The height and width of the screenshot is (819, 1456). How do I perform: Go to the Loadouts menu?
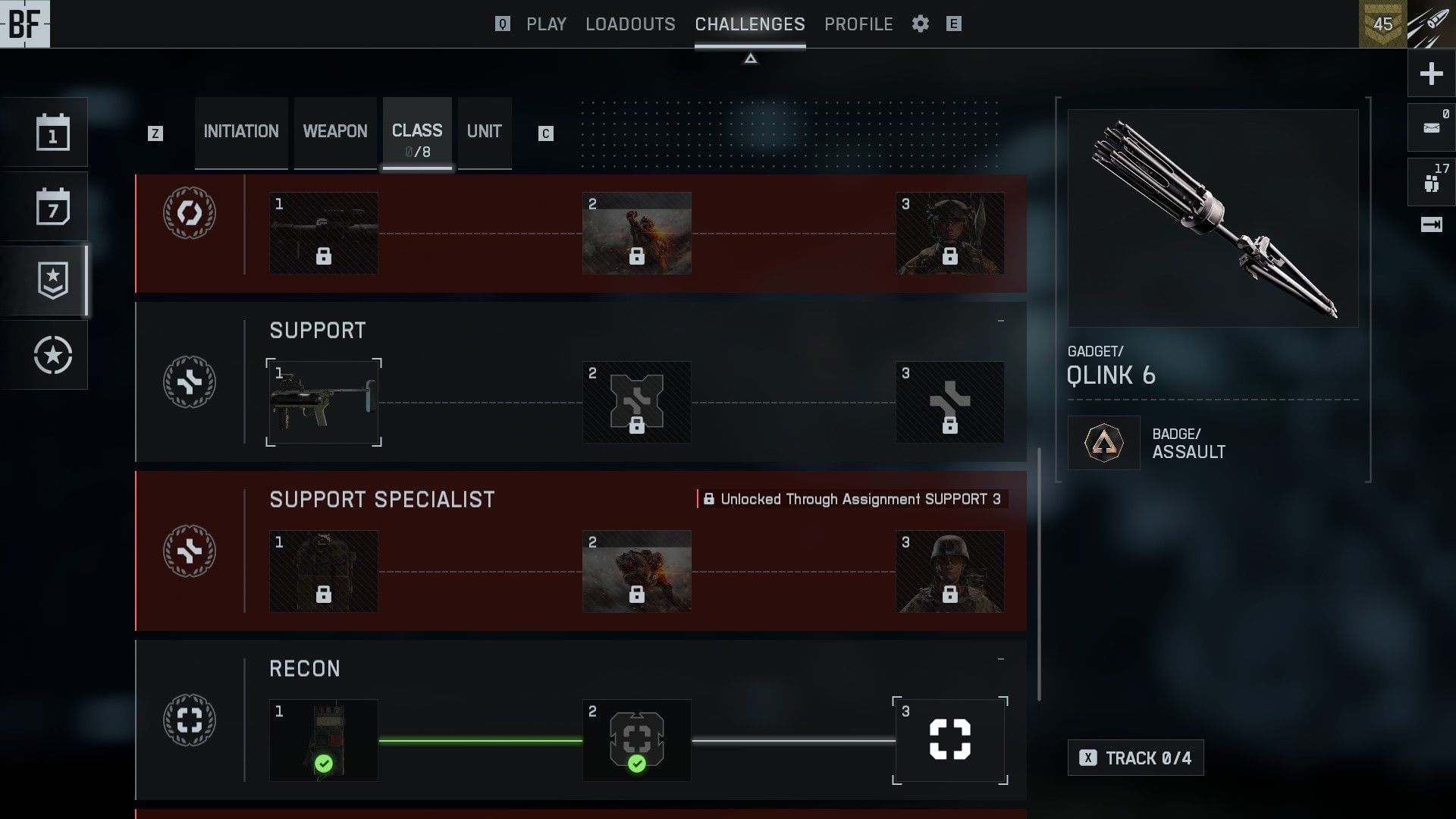630,24
